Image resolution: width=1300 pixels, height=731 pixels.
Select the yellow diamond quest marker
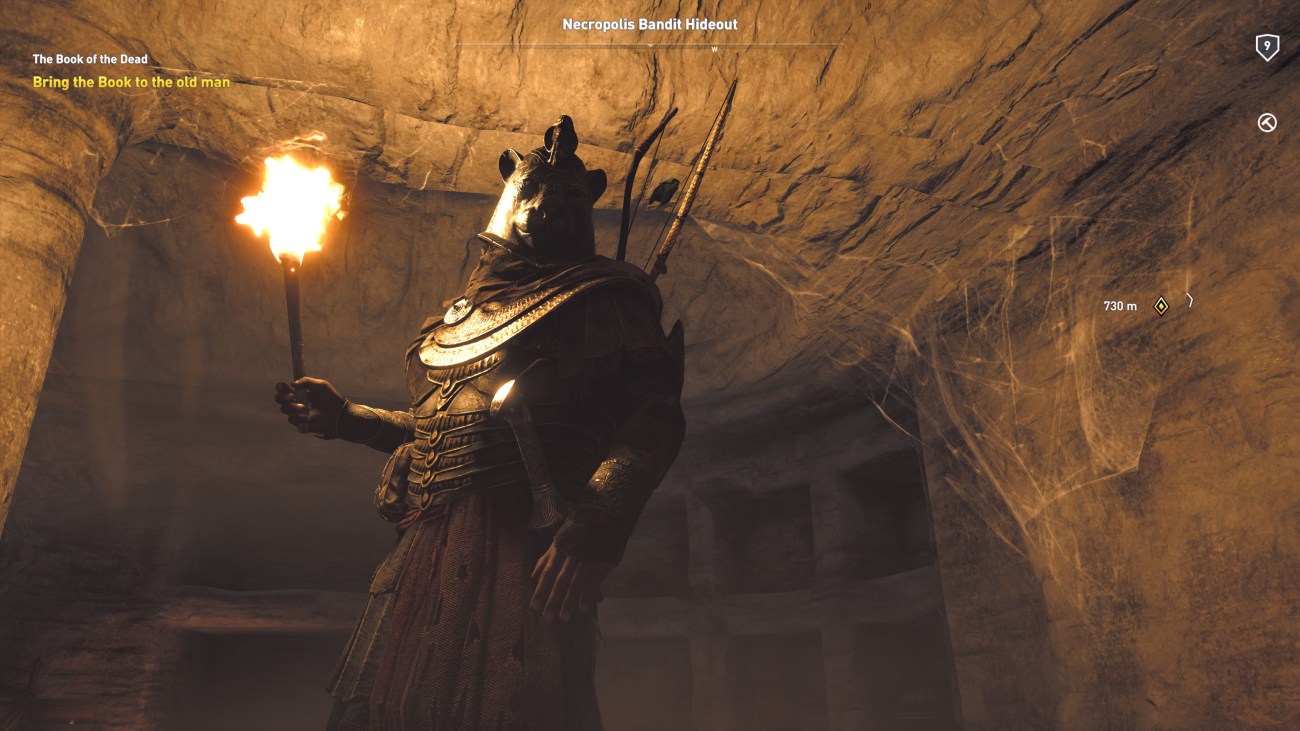click(x=1161, y=306)
